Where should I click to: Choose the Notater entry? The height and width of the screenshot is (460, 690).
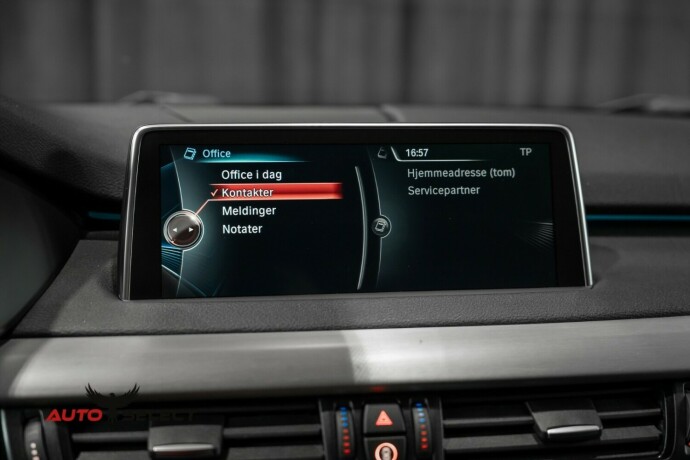(242, 229)
